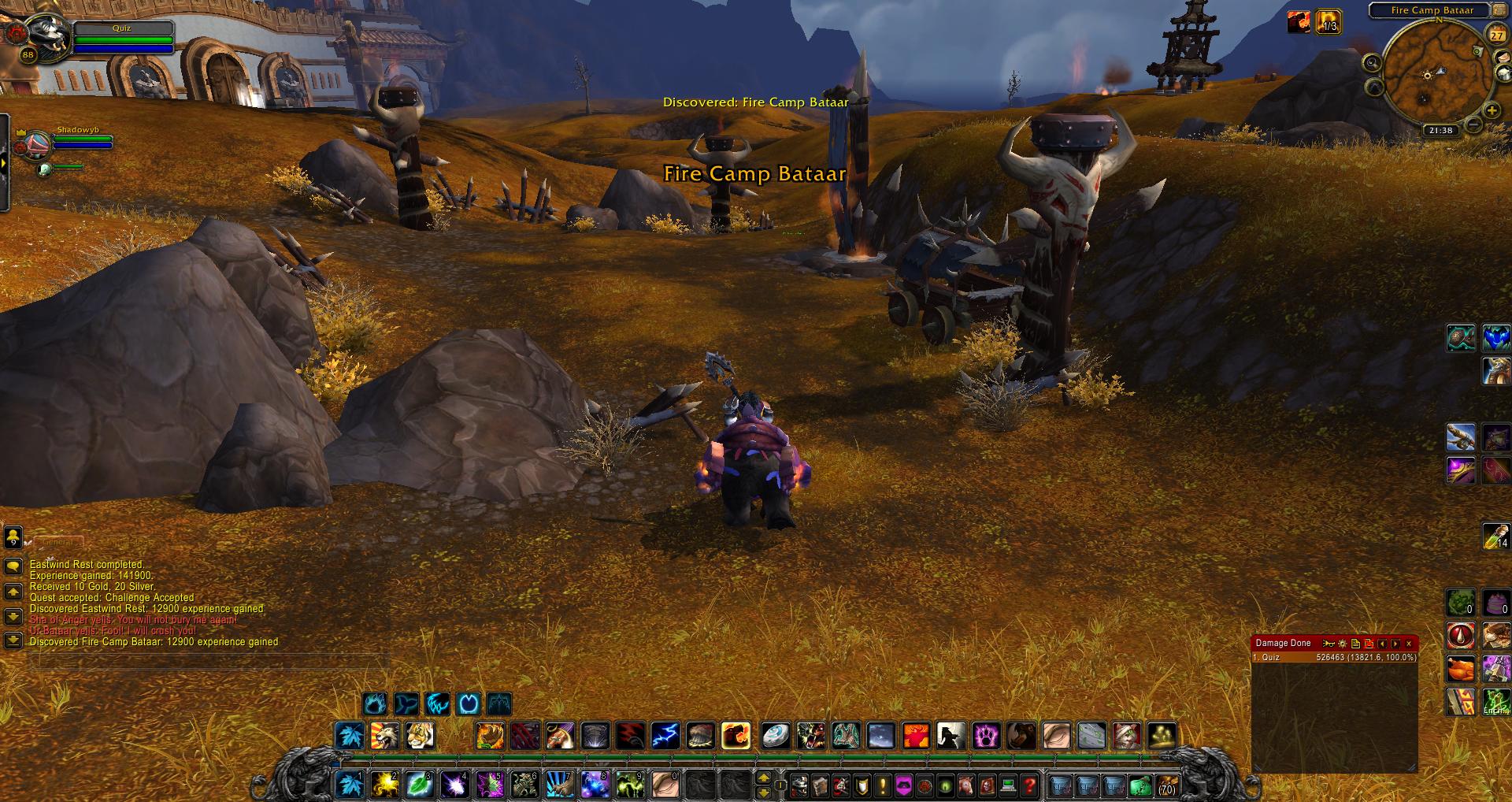Open the calendar showing day 27
This screenshot has height=802, width=1512.
[1495, 35]
